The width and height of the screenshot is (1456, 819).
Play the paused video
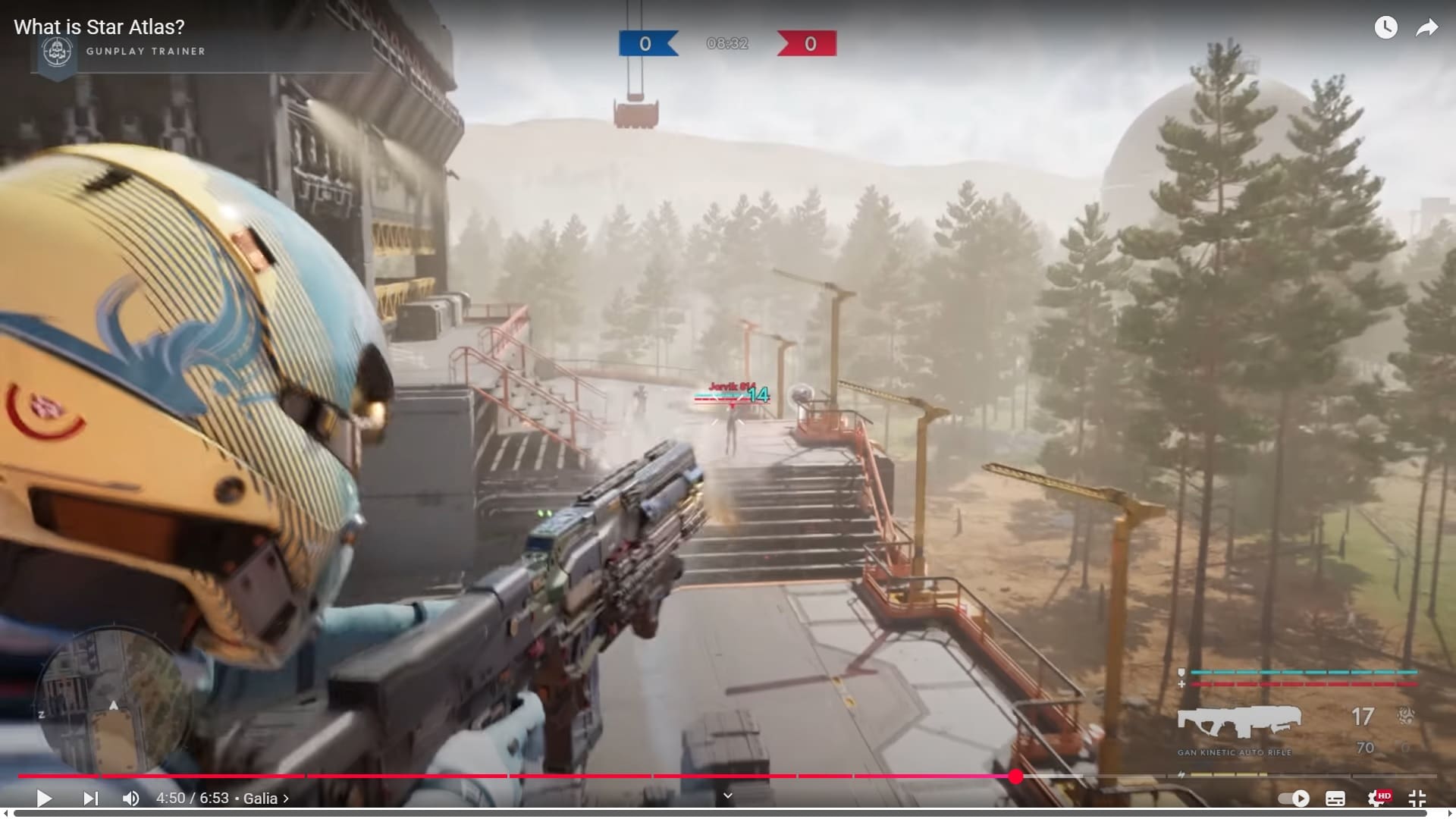tap(44, 798)
